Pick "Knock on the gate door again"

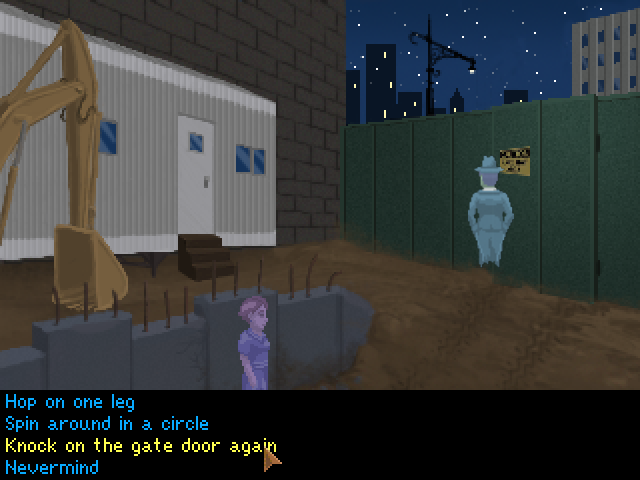point(140,445)
